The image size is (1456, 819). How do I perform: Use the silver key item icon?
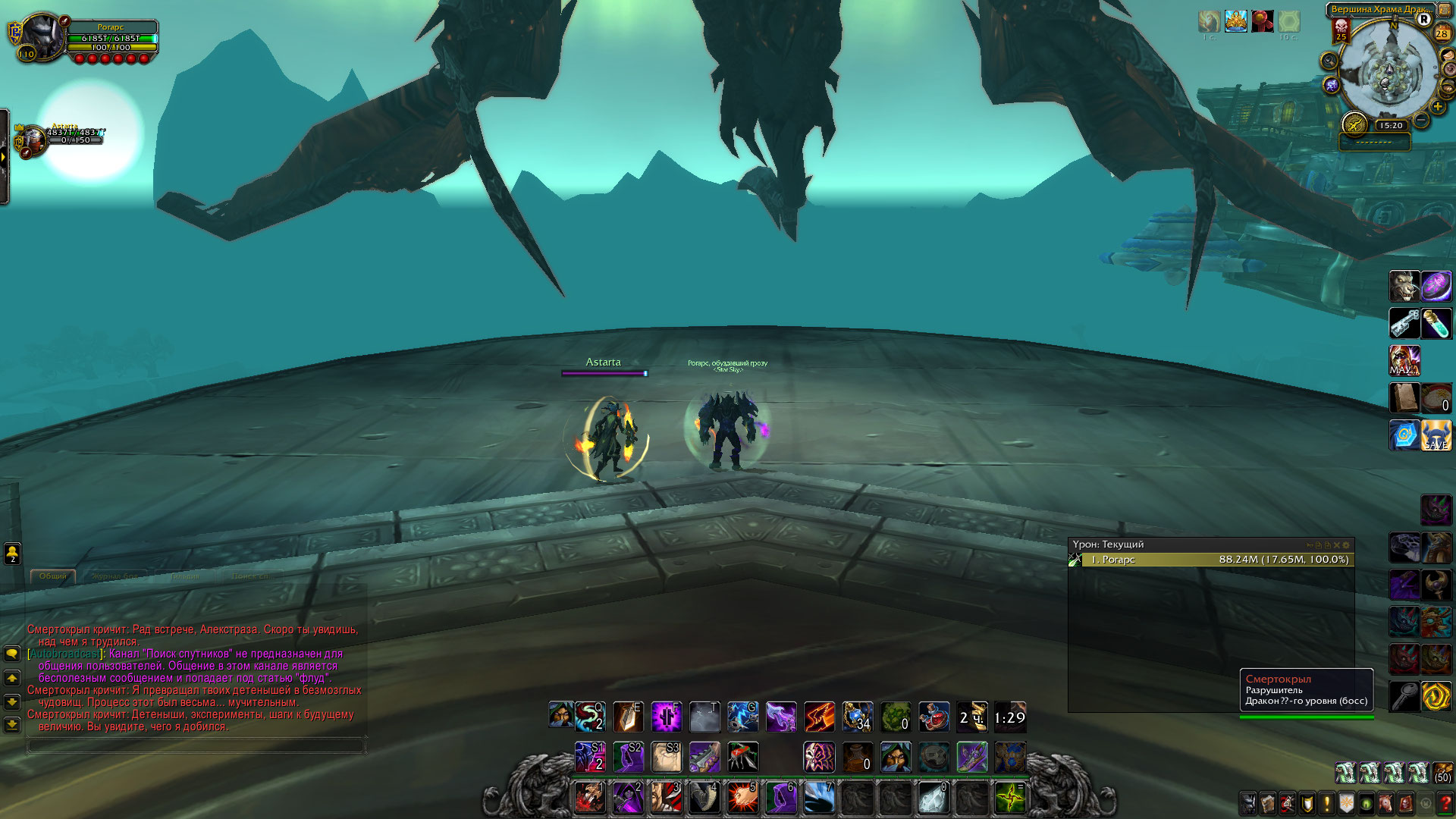(x=1404, y=324)
